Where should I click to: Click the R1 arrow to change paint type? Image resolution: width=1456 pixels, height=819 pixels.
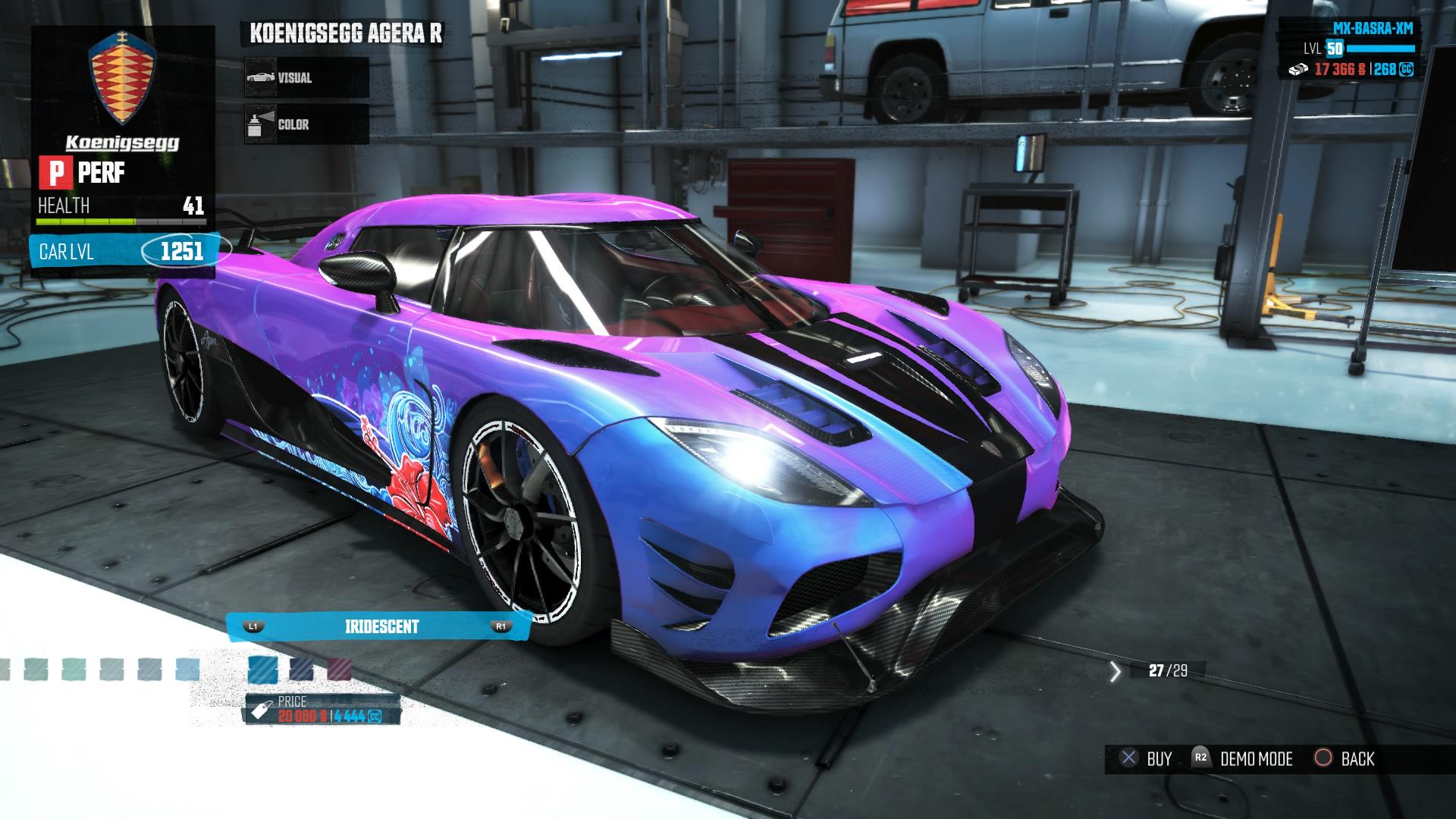[x=501, y=627]
